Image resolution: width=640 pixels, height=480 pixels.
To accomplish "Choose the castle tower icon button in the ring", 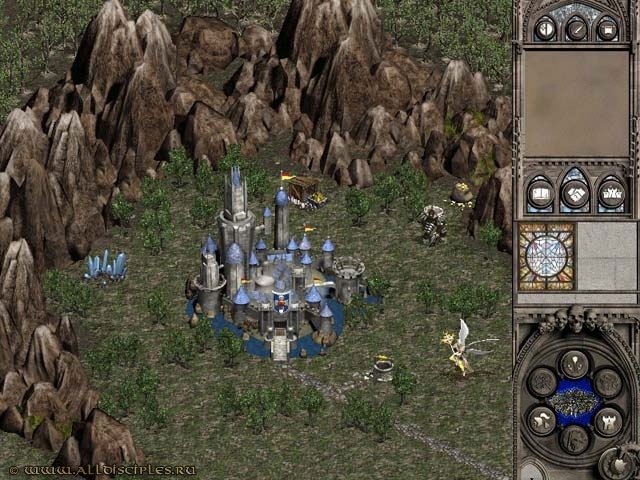I will [607, 422].
